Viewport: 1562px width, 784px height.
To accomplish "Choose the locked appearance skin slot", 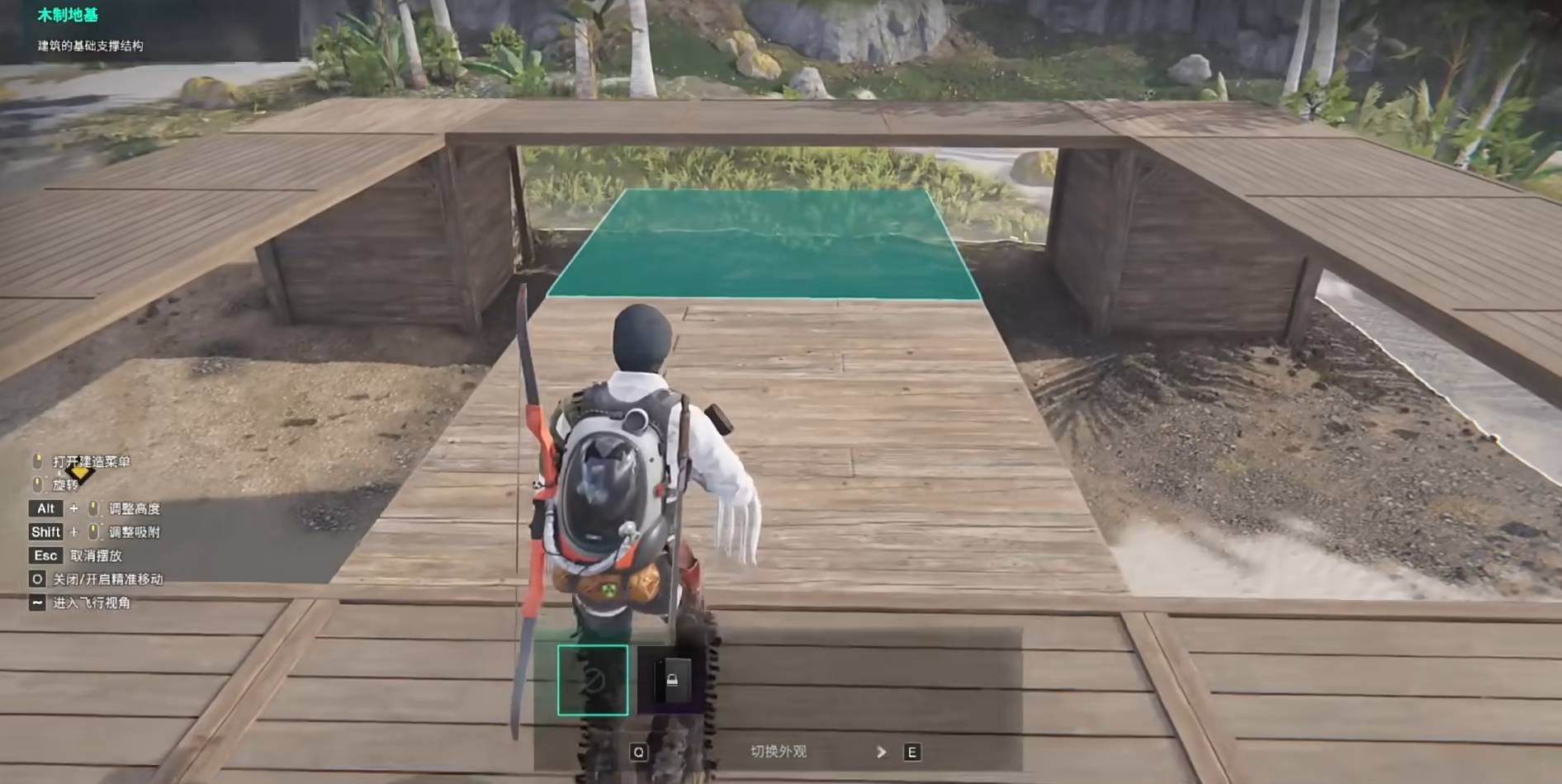I will [x=672, y=680].
